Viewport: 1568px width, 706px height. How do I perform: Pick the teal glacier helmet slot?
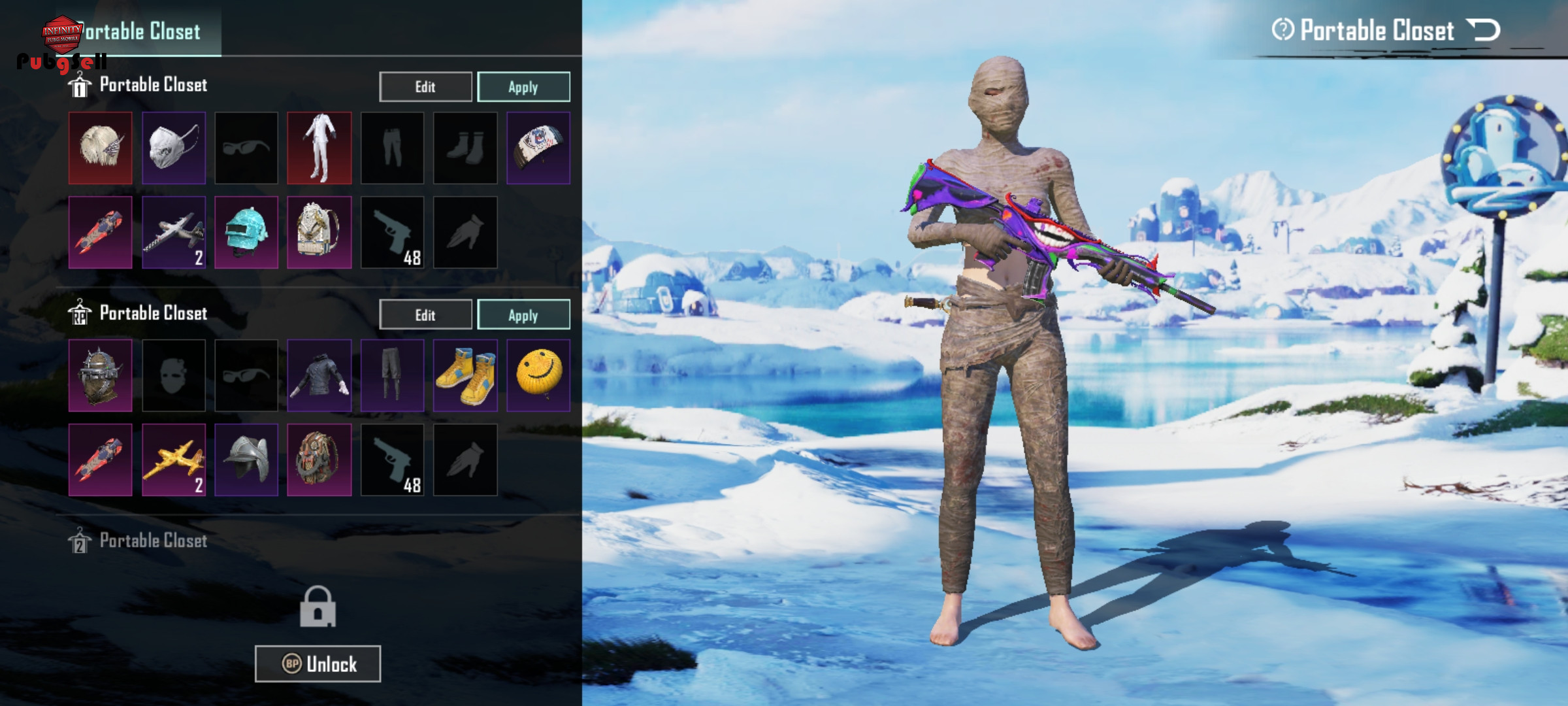(x=246, y=232)
